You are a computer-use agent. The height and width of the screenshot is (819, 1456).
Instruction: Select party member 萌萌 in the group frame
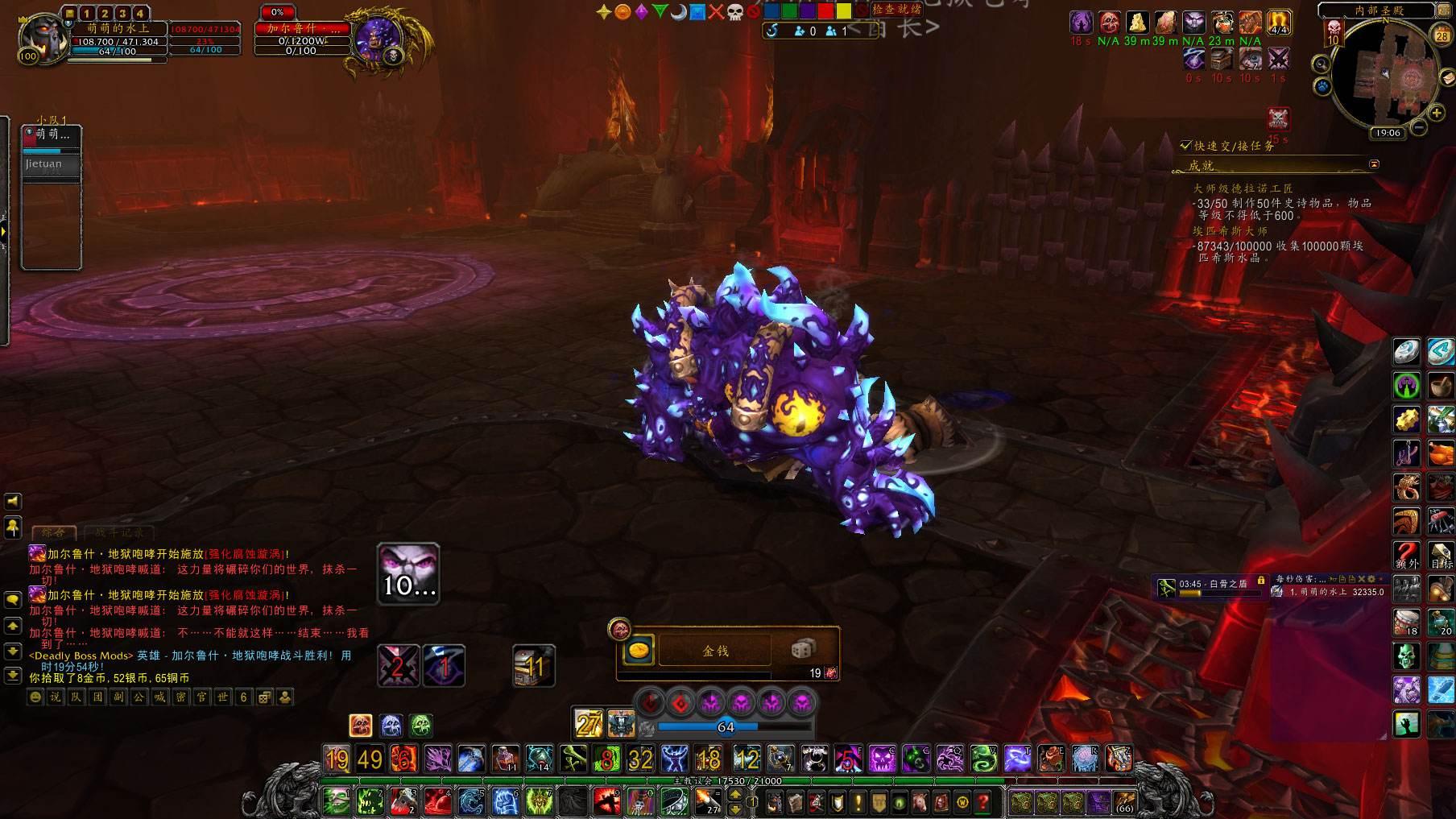(x=52, y=134)
